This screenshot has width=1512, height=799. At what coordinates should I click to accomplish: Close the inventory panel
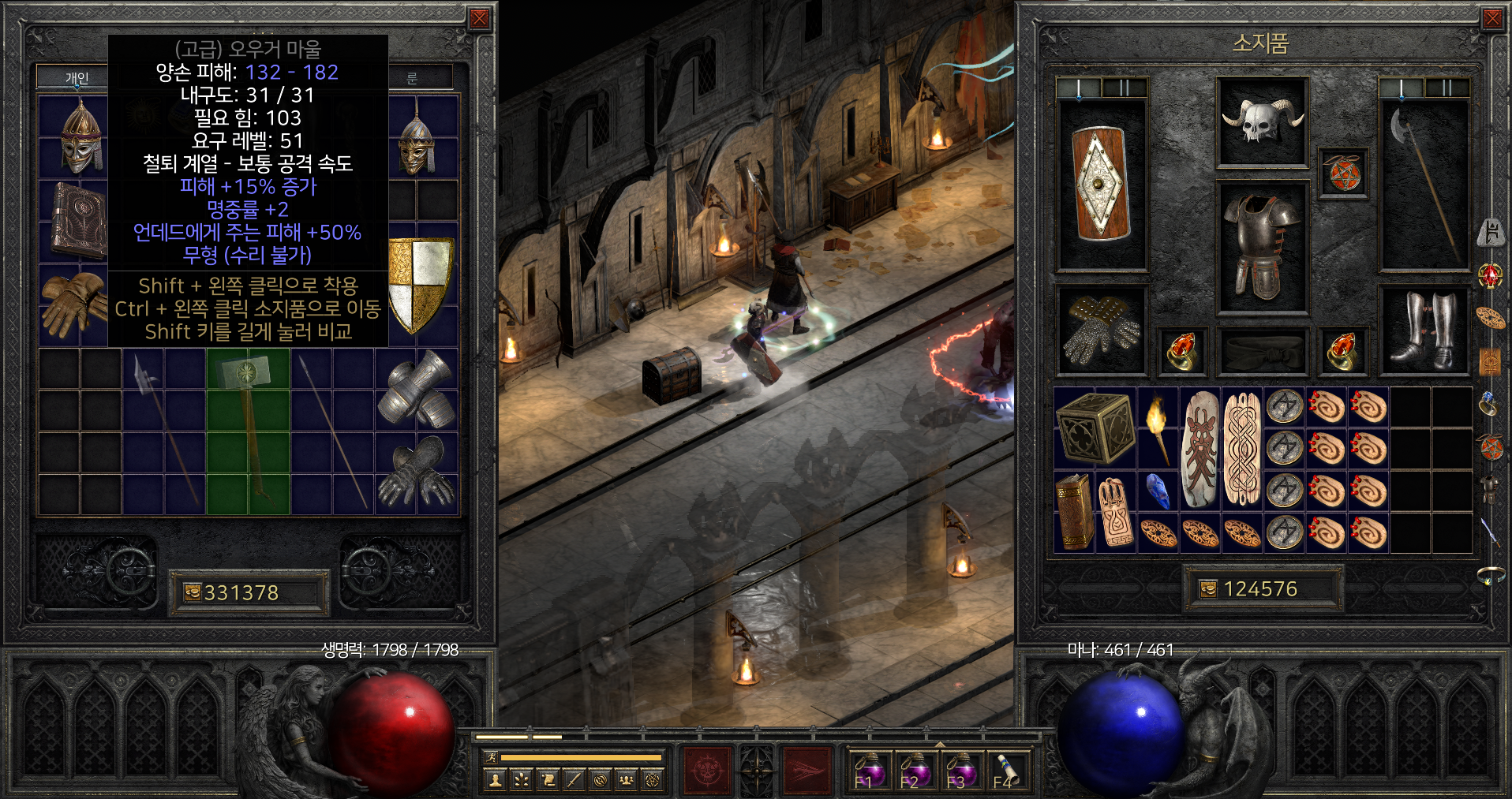pyautogui.click(x=1492, y=19)
